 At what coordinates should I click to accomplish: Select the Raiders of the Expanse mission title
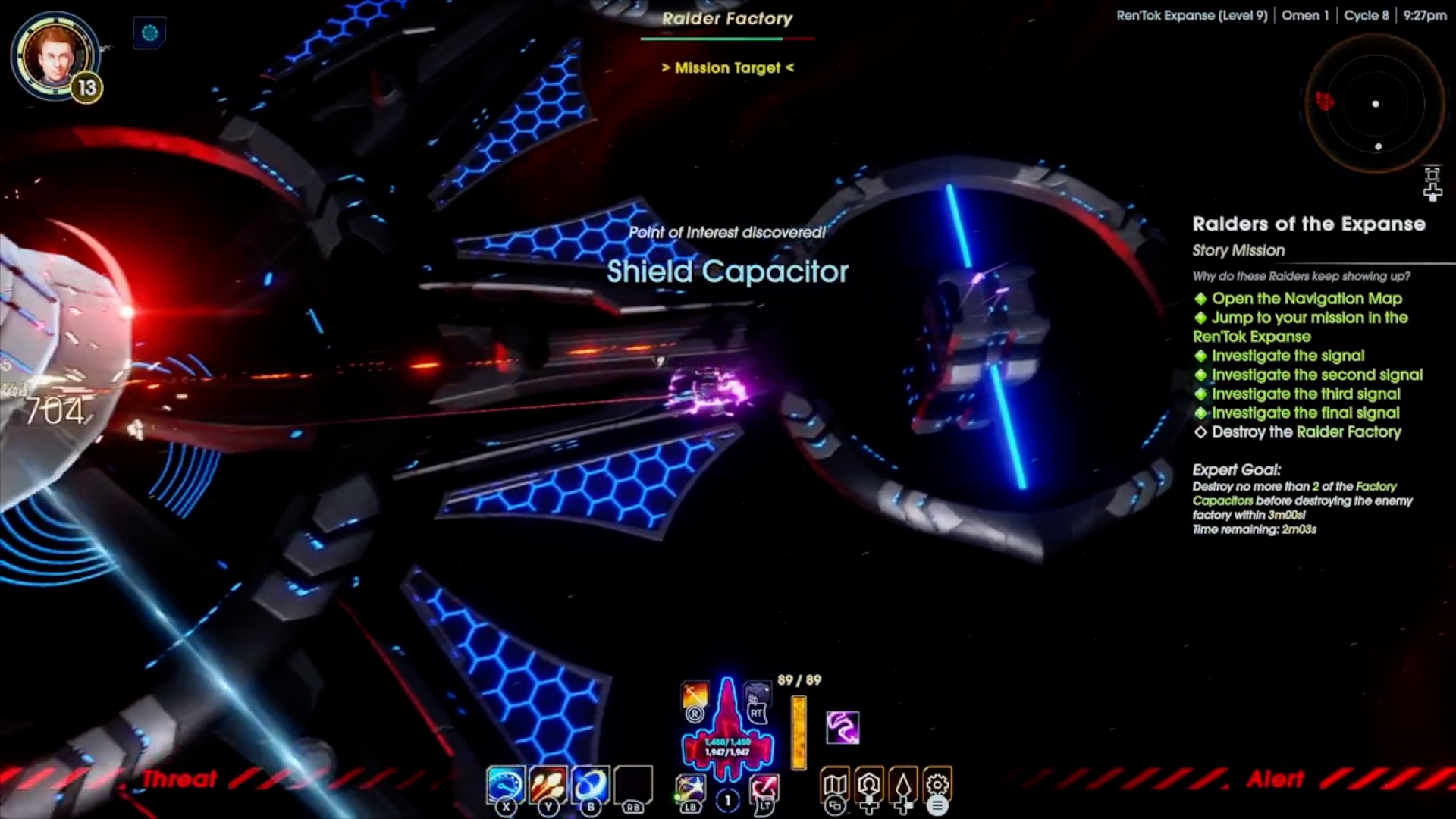click(x=1309, y=224)
